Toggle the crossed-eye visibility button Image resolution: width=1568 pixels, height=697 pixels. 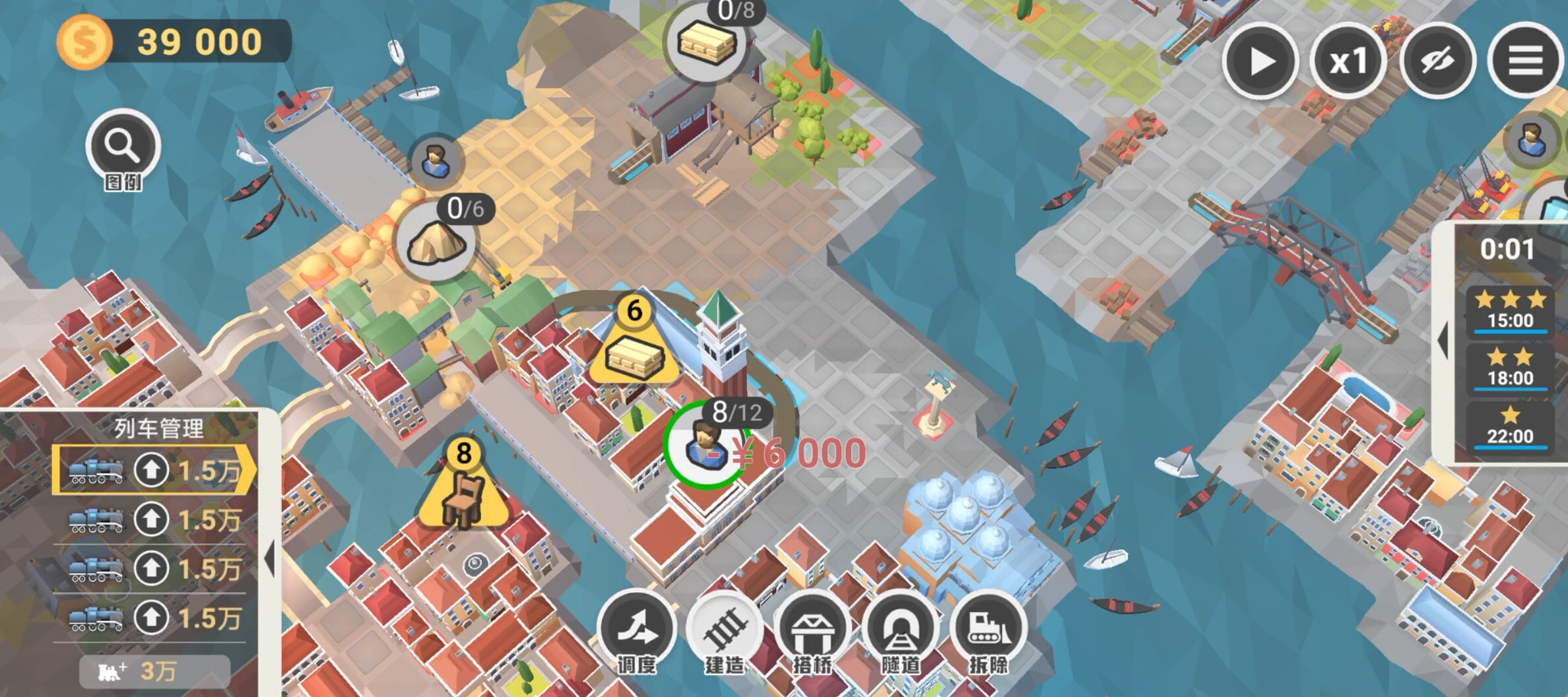(1437, 61)
